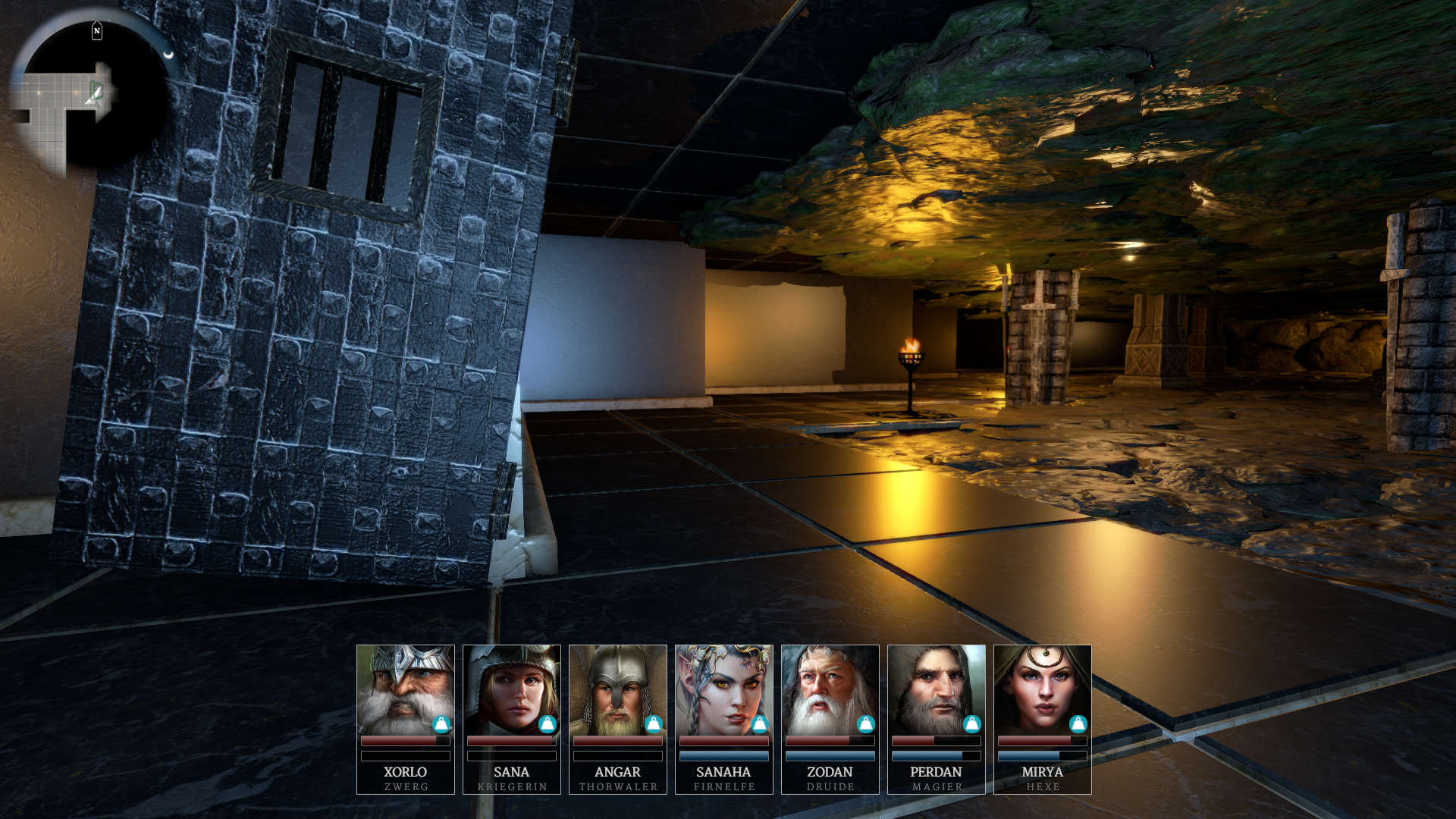This screenshot has width=1456, height=819.
Task: Click the north marker on the minimap compass
Action: 97,31
